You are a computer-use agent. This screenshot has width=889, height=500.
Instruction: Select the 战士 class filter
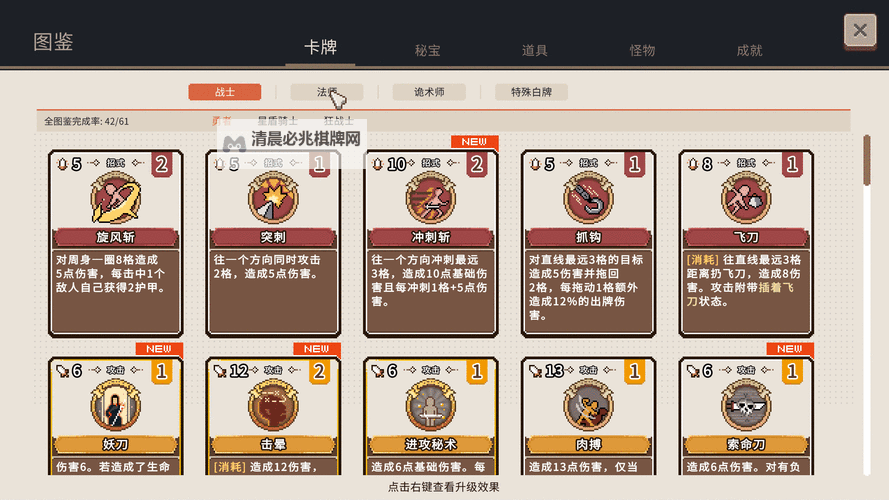(x=225, y=92)
